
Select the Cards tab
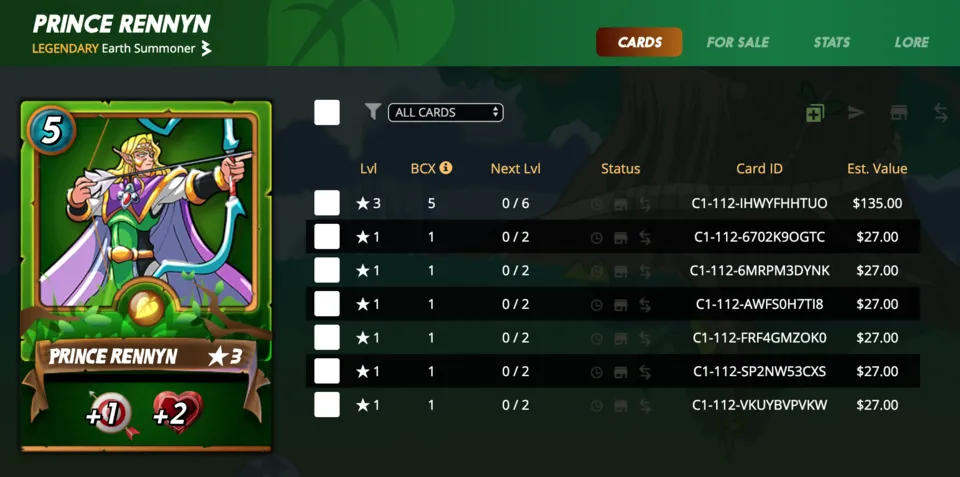pyautogui.click(x=639, y=42)
